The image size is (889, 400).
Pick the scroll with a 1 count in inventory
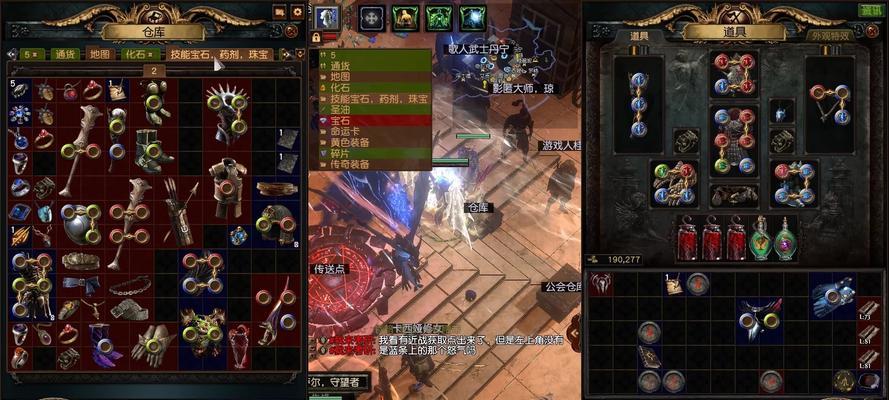(x=674, y=284)
